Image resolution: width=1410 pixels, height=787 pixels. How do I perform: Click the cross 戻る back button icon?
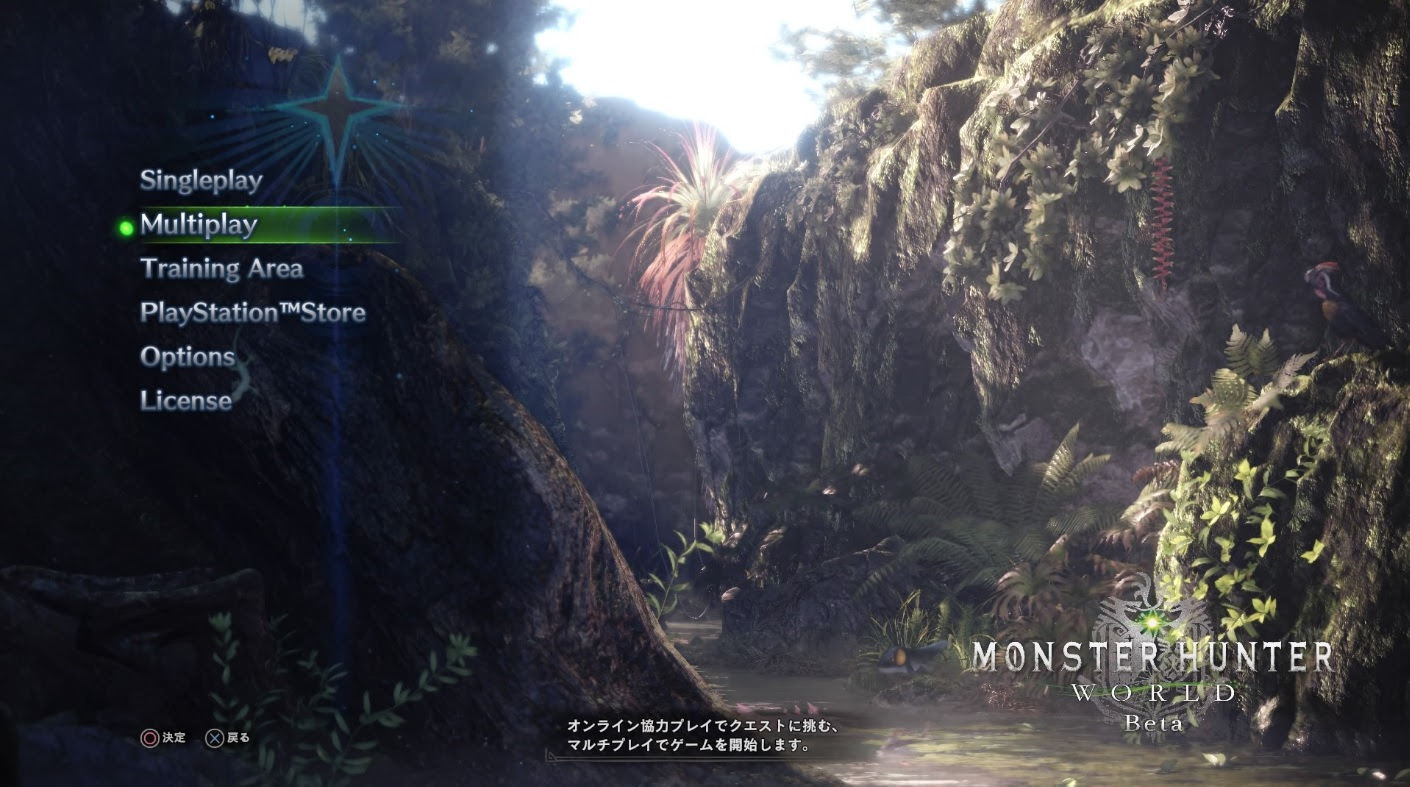pos(215,738)
